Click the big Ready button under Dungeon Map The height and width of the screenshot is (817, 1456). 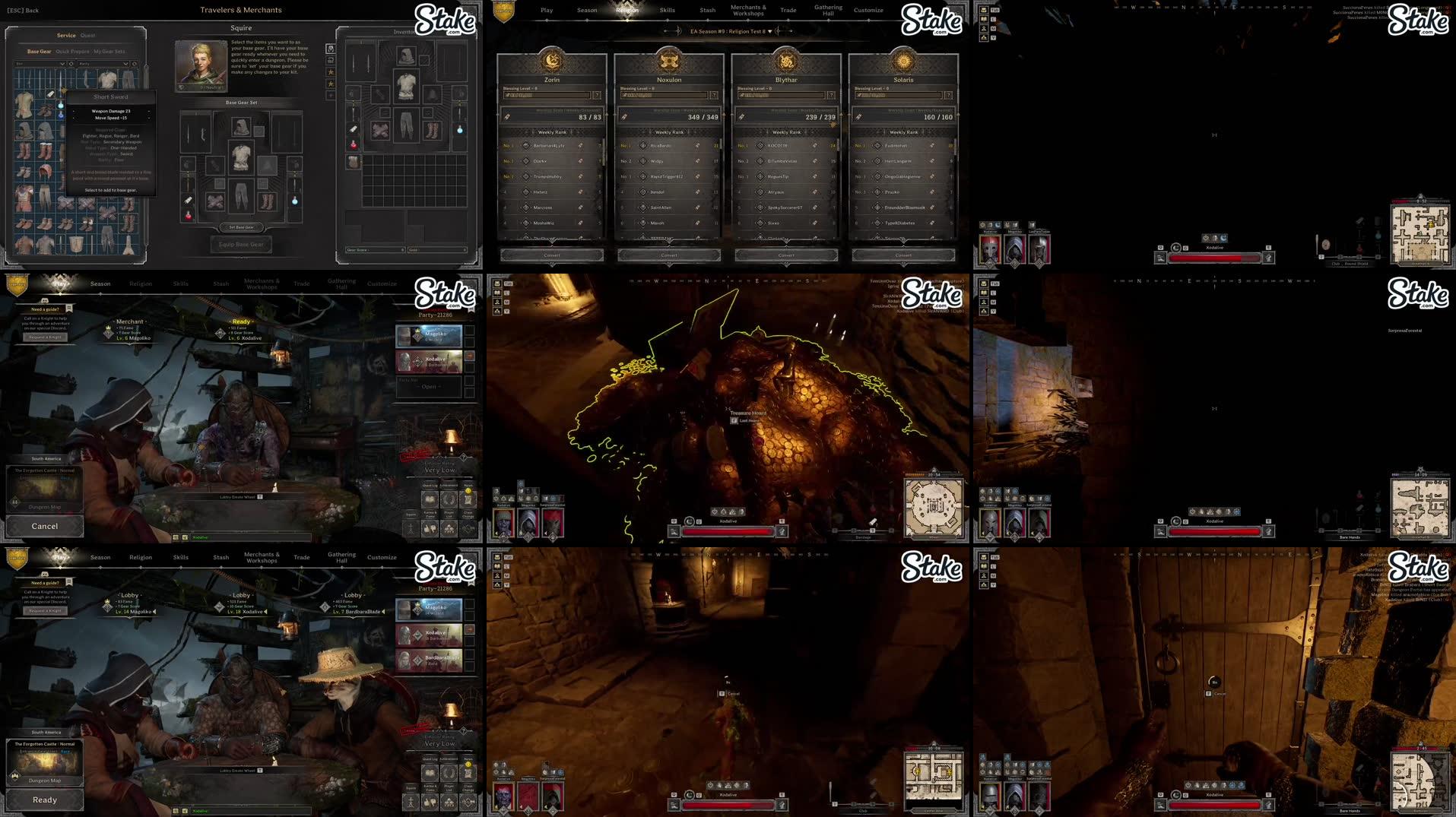[x=45, y=800]
